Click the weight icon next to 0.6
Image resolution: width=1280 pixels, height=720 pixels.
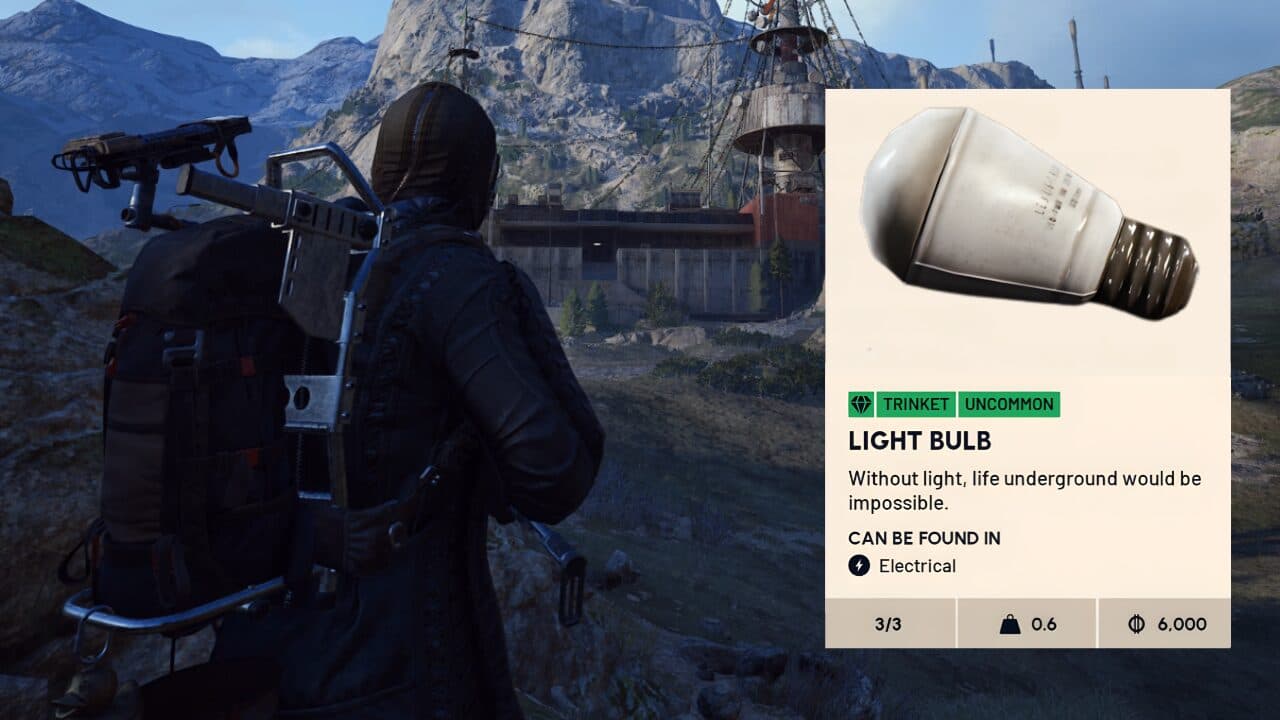pos(1012,623)
